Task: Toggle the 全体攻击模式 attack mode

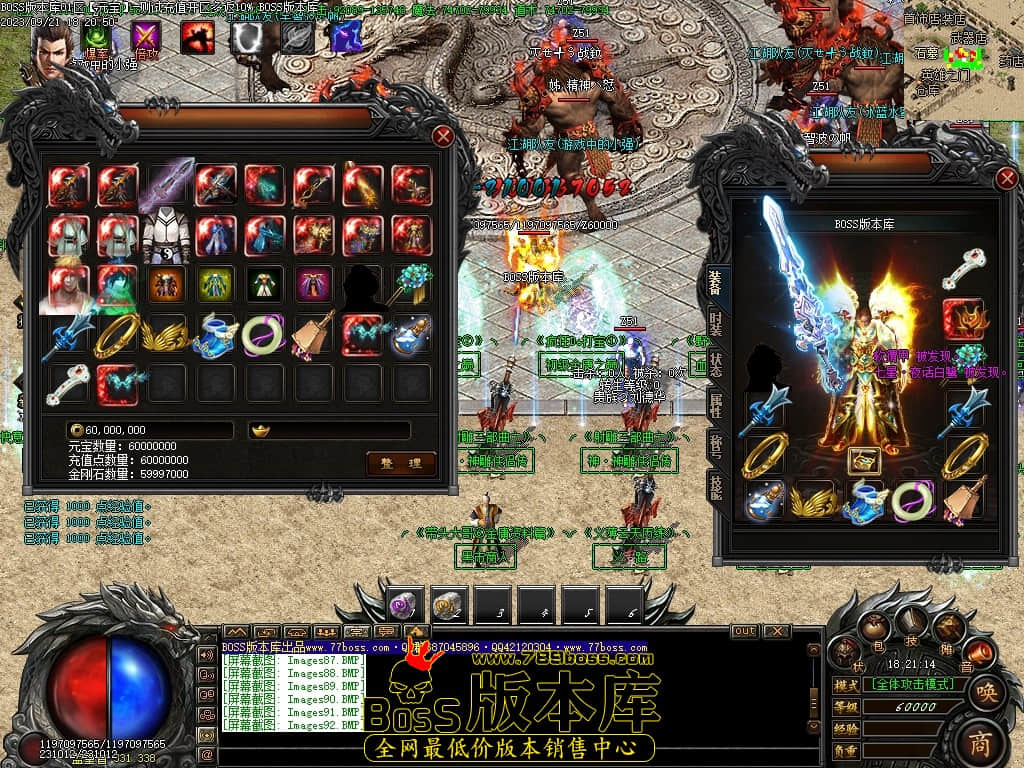Action: [914, 685]
